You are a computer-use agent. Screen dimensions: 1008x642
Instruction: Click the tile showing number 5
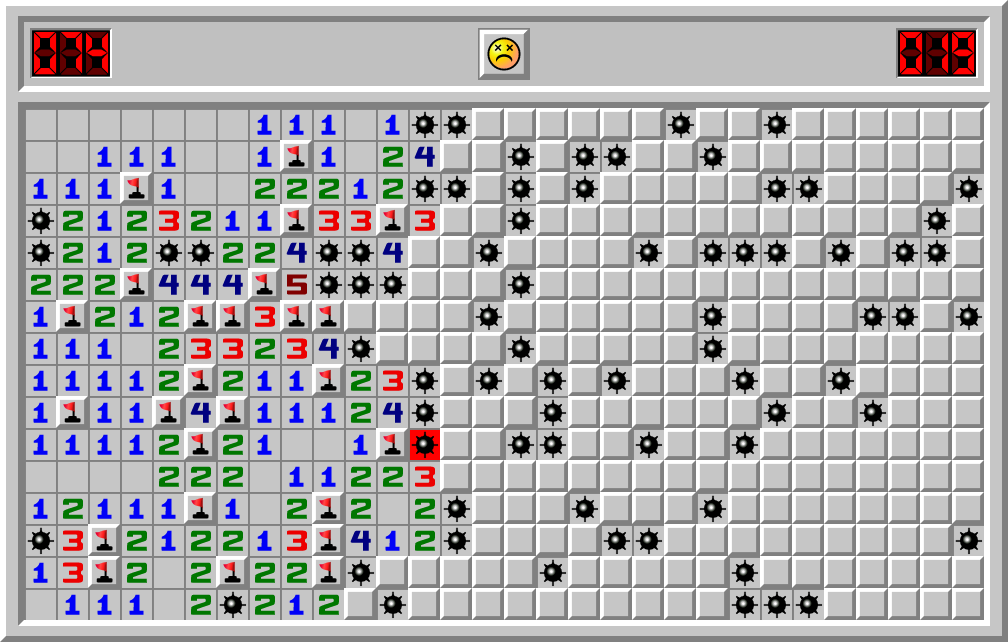[x=297, y=285]
